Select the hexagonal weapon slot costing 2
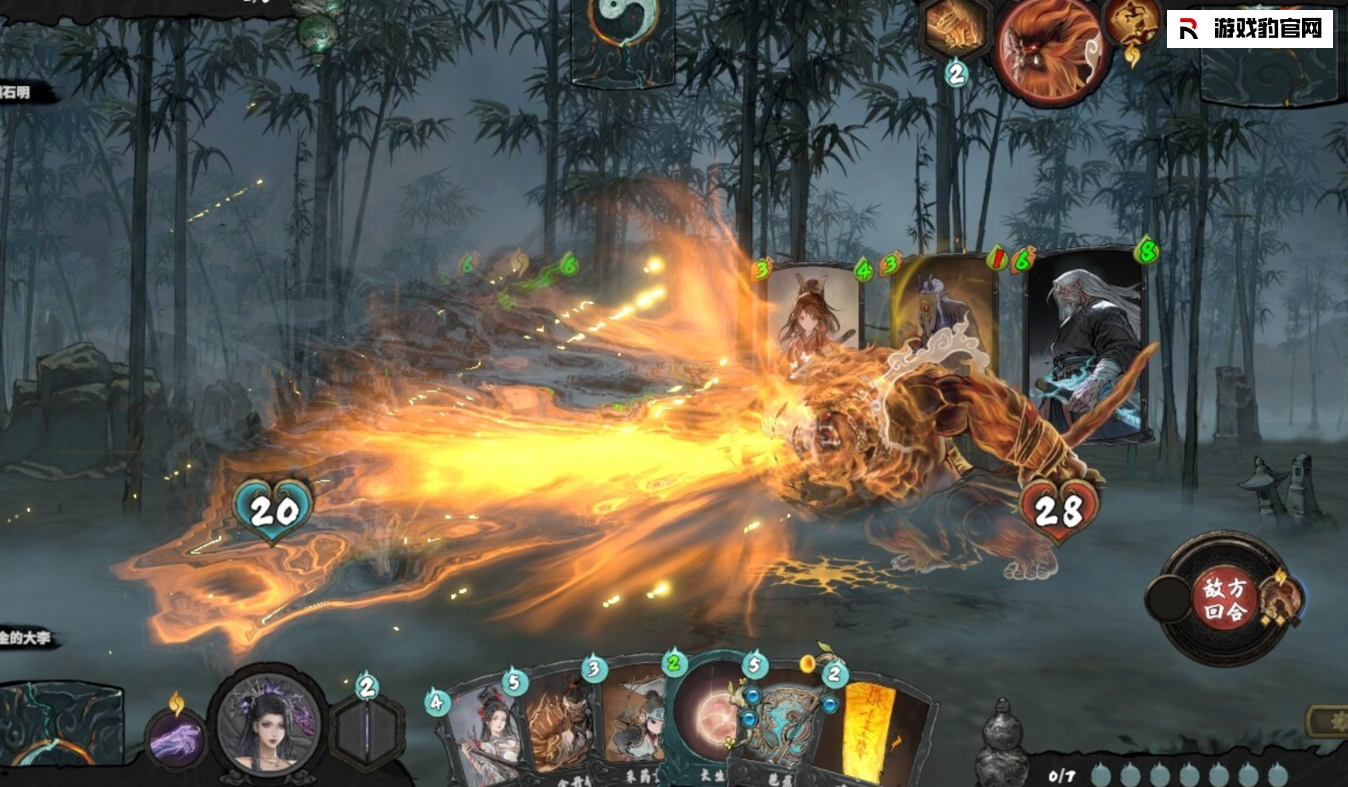This screenshot has width=1348, height=787. click(367, 732)
